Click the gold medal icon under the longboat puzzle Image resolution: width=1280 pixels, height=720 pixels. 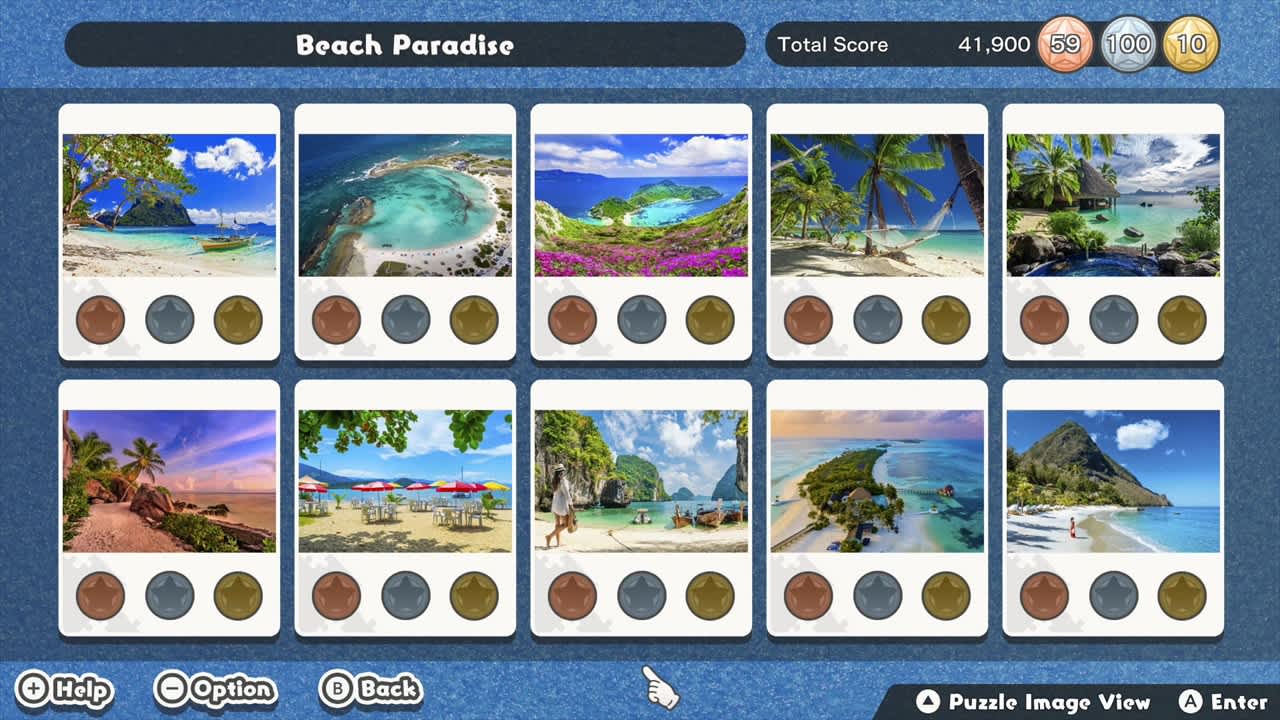coord(709,595)
